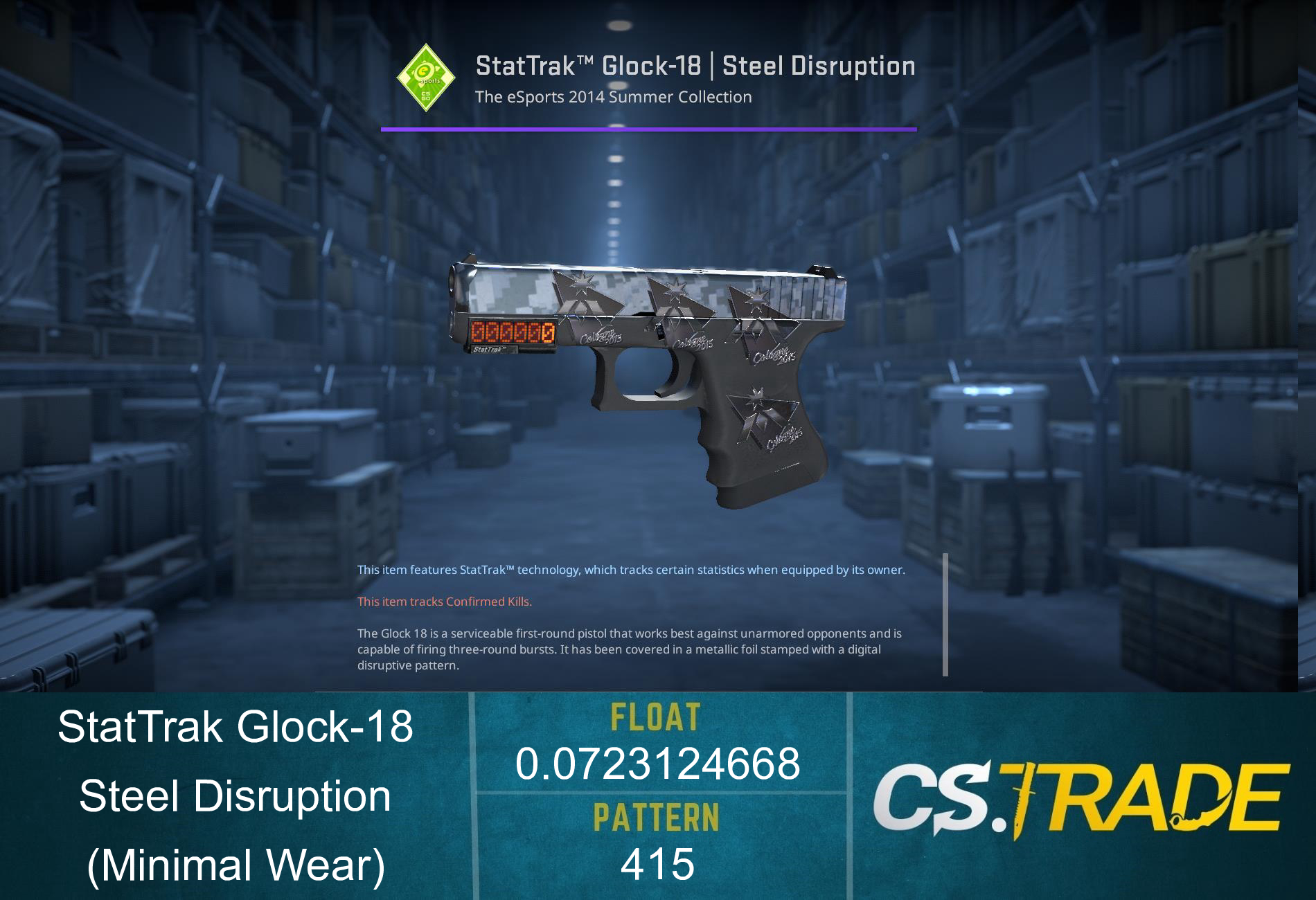Screen dimensions: 1316x900
Task: Click the pattern number 415
Action: (x=656, y=863)
